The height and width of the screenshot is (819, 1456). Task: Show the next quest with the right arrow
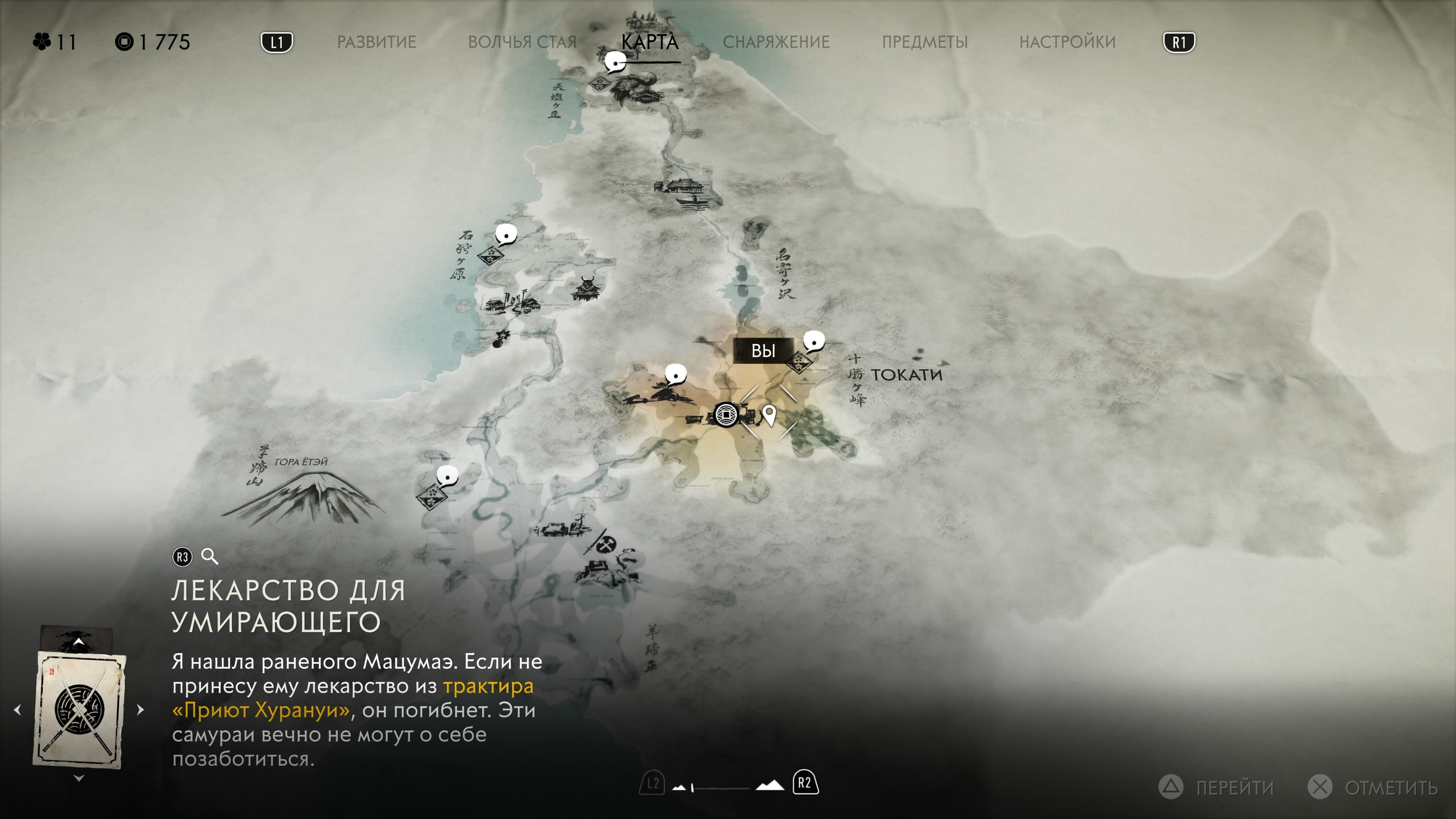click(x=141, y=710)
